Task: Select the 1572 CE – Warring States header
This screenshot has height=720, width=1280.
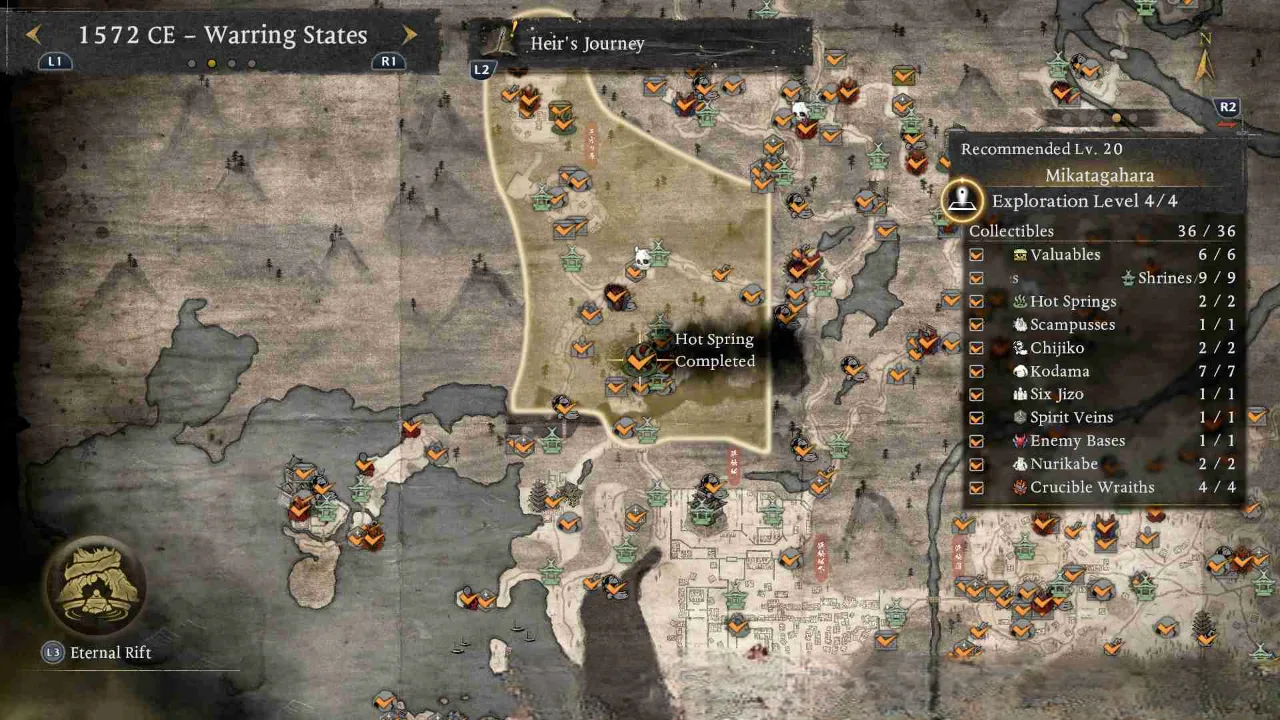Action: [x=222, y=35]
